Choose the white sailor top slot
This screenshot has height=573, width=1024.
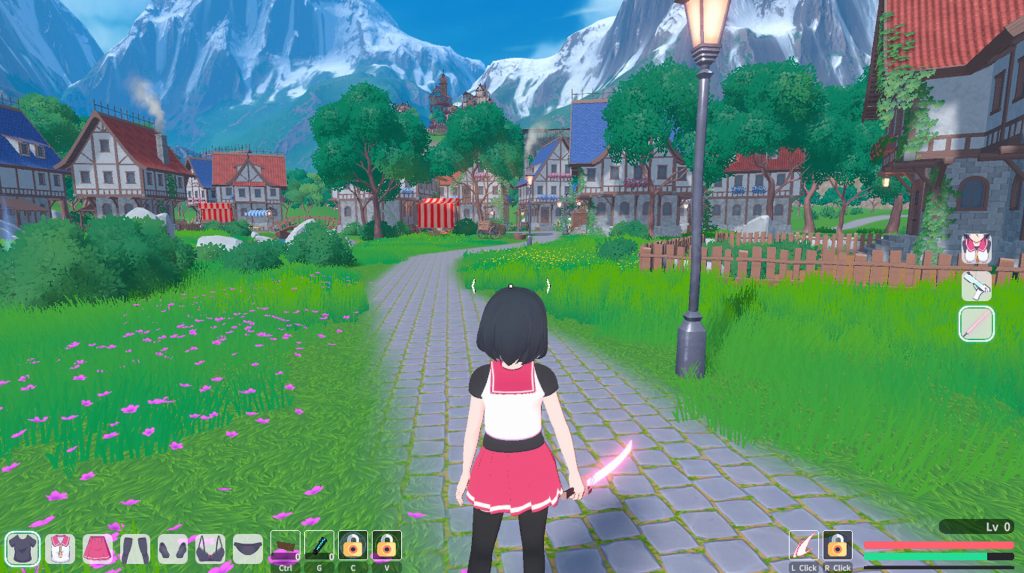click(60, 547)
